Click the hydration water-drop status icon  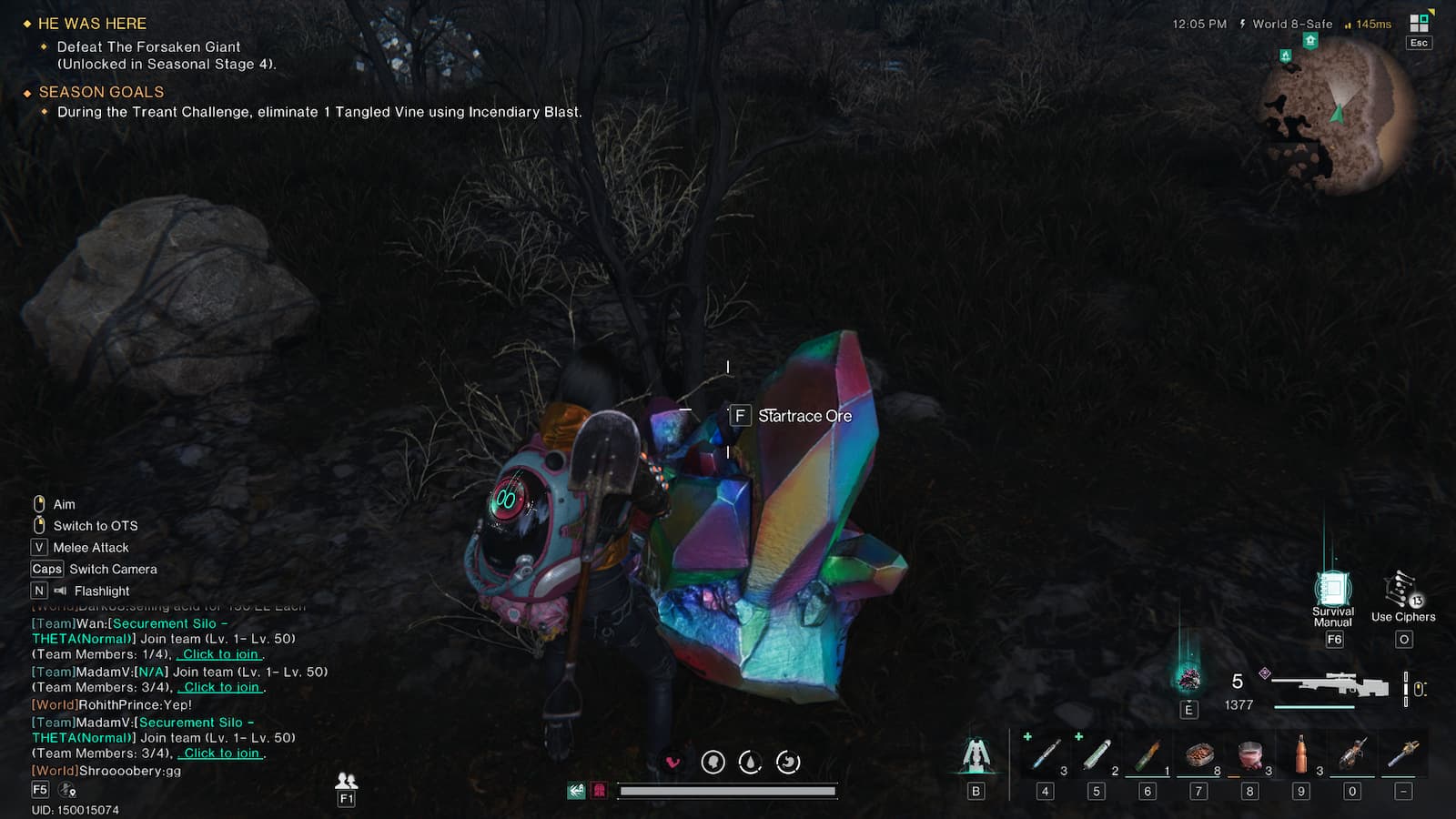(750, 761)
